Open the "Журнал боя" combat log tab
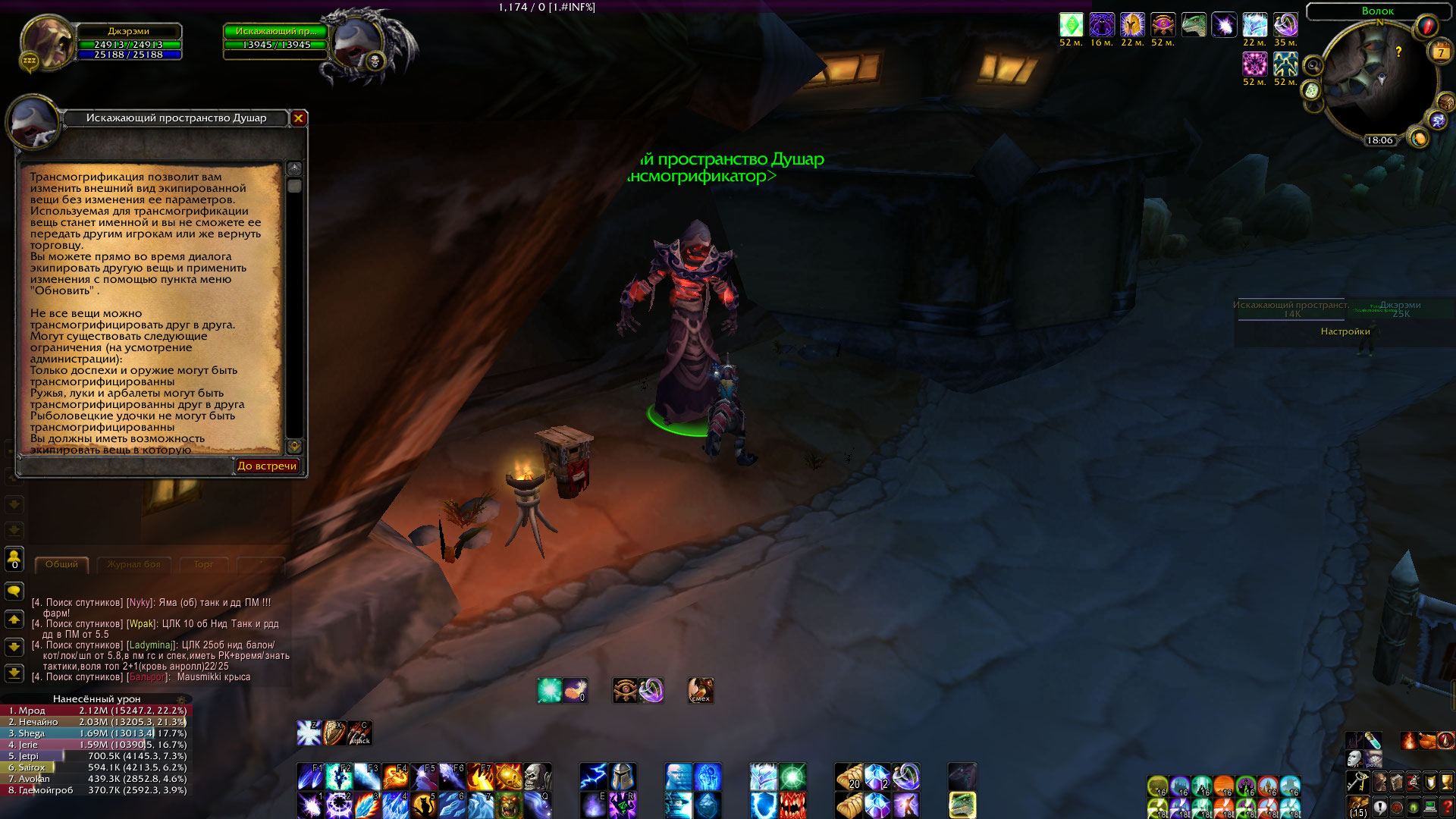Viewport: 1456px width, 819px height. [133, 564]
